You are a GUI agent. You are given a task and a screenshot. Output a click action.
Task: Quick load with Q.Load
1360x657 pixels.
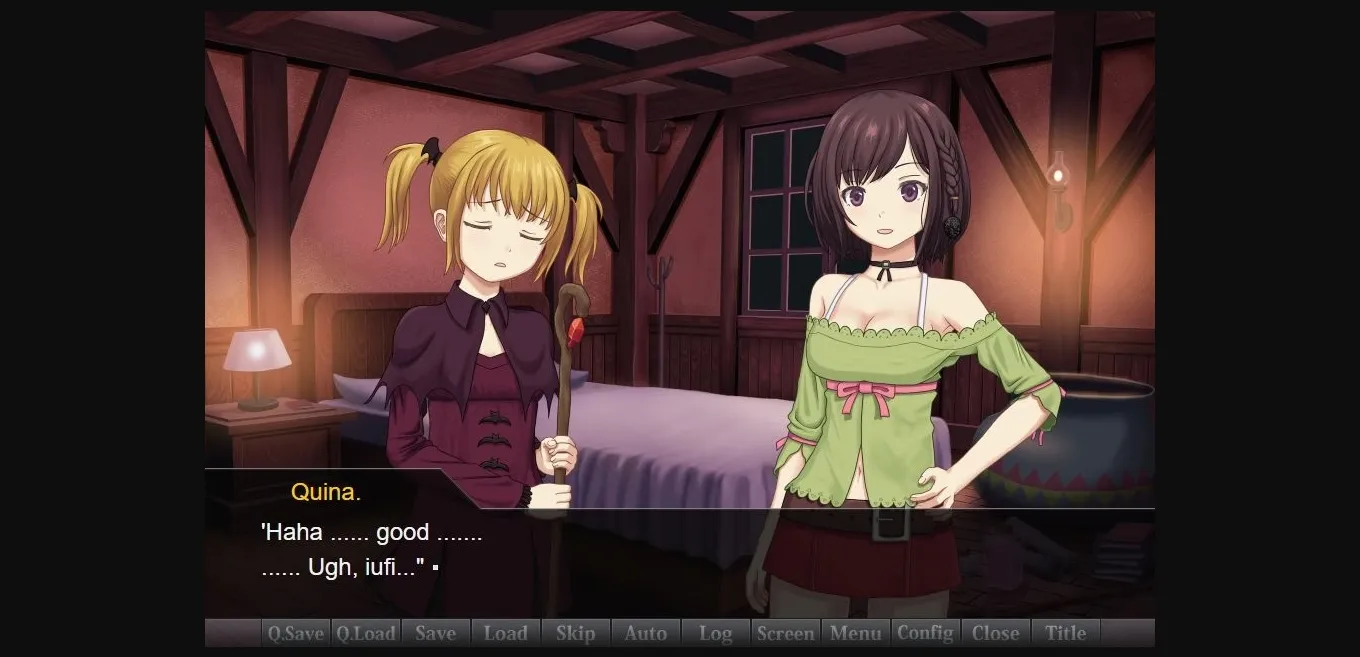point(365,633)
